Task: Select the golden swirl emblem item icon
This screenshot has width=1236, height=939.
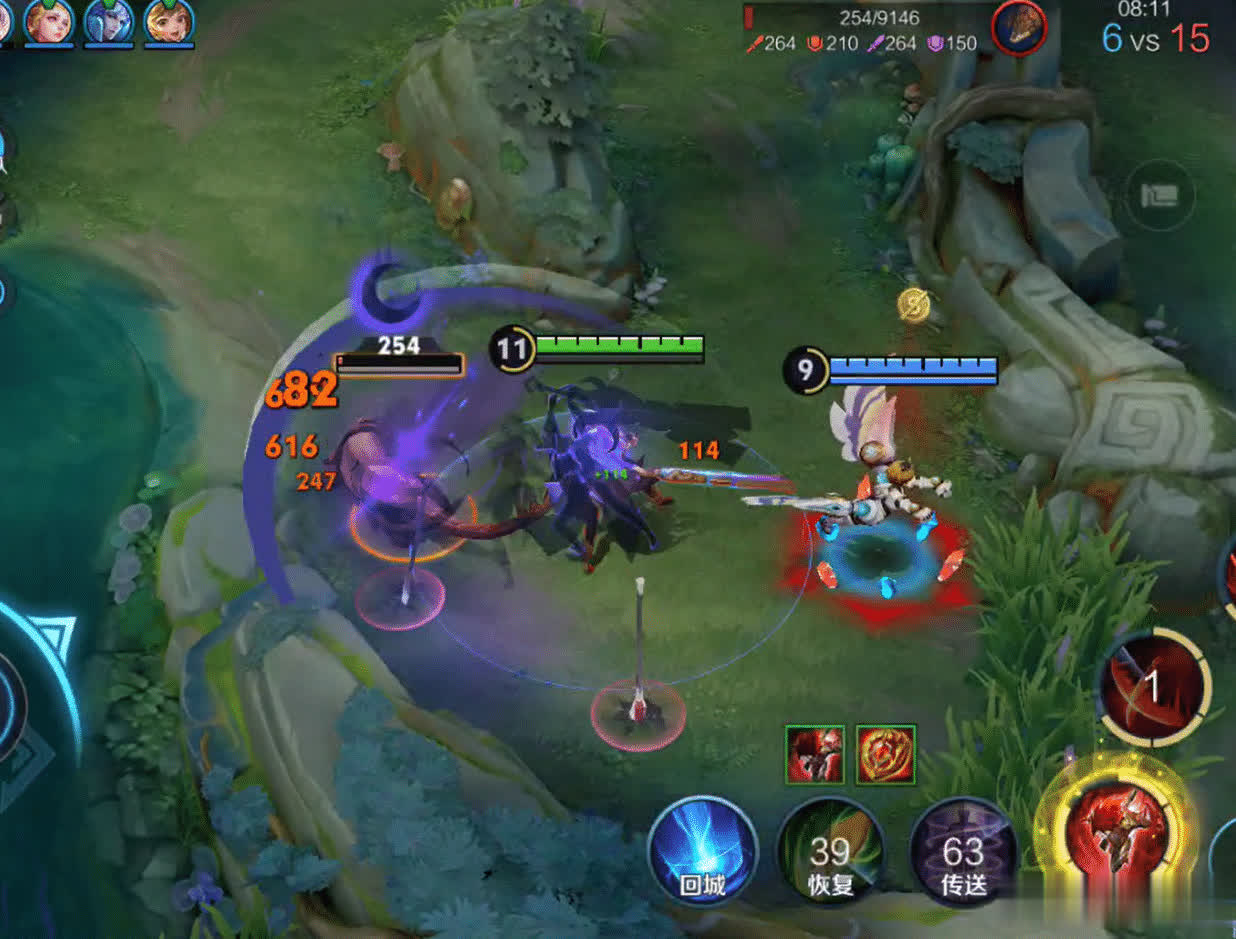Action: point(886,754)
